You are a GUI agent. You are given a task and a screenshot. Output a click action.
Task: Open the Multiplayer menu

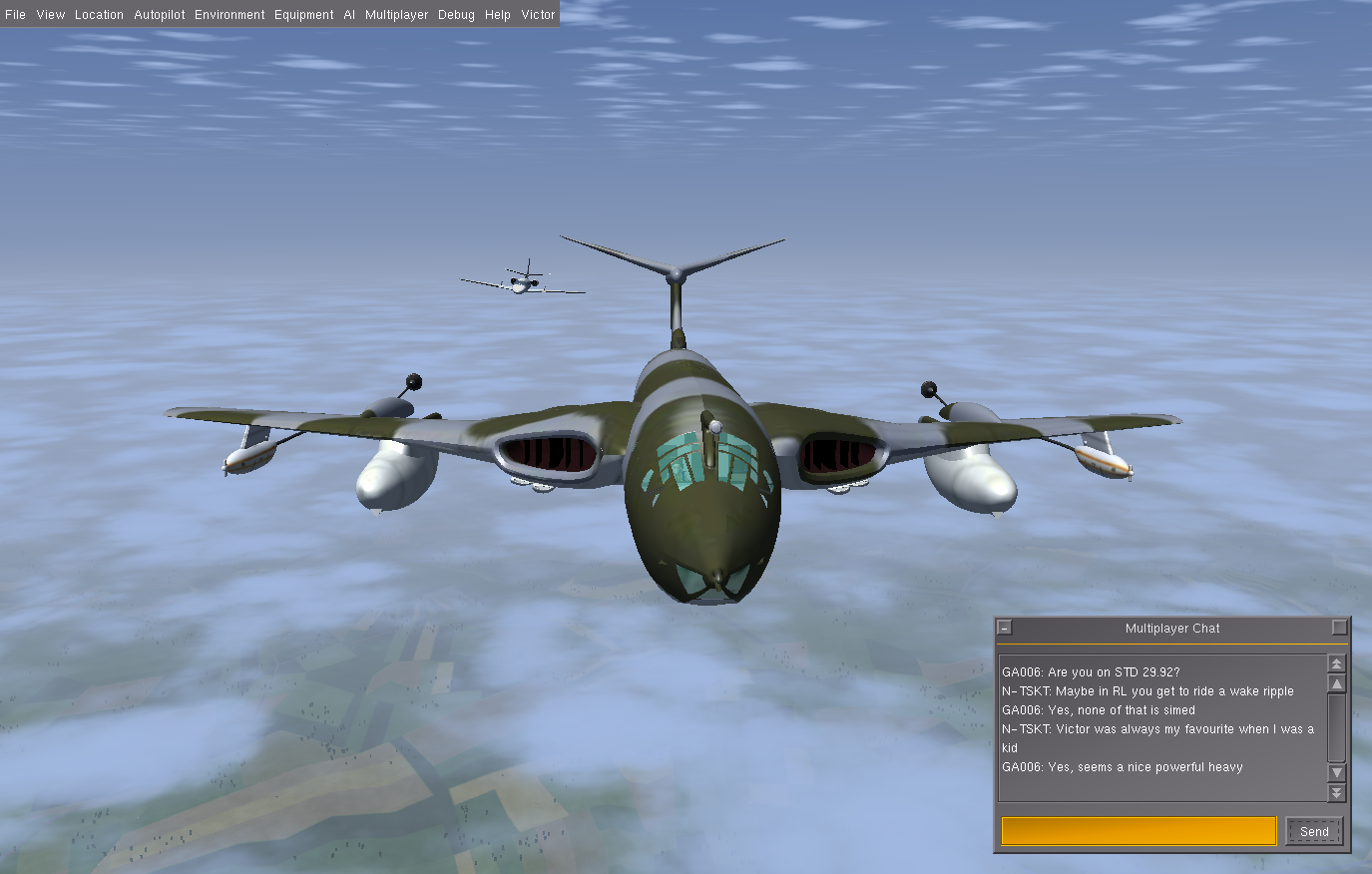tap(396, 15)
